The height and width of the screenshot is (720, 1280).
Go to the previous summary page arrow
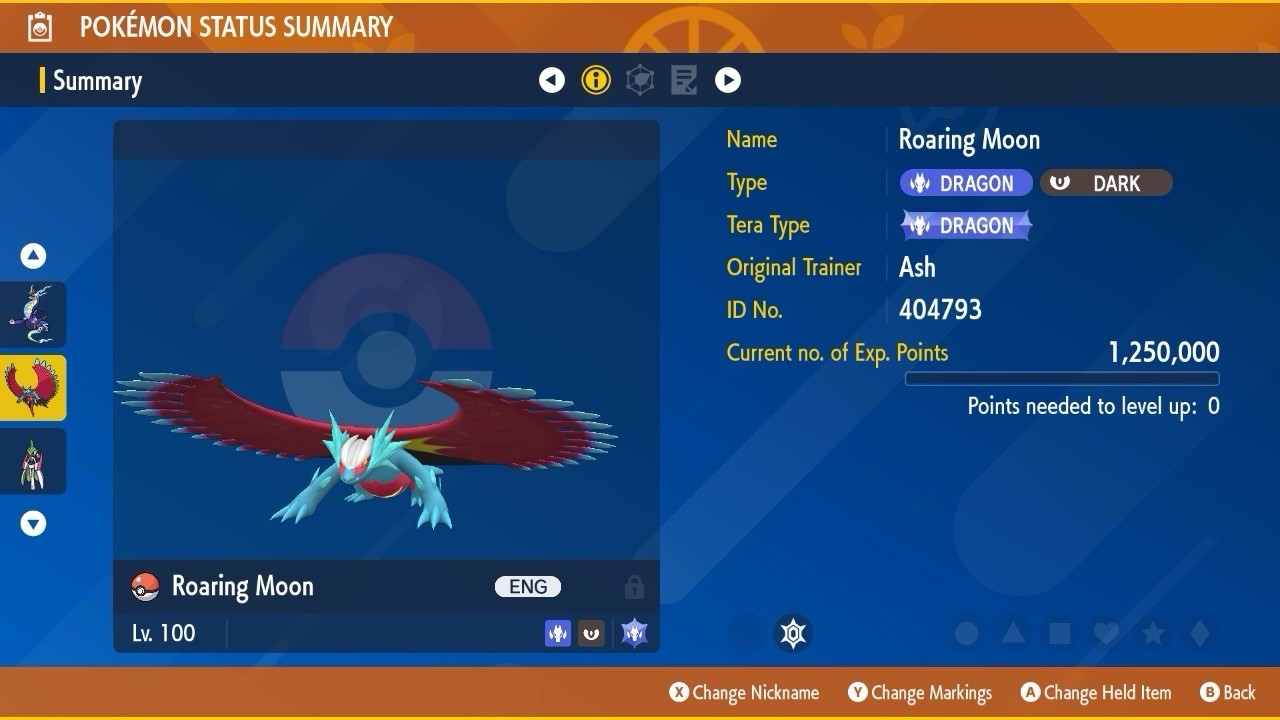(552, 80)
